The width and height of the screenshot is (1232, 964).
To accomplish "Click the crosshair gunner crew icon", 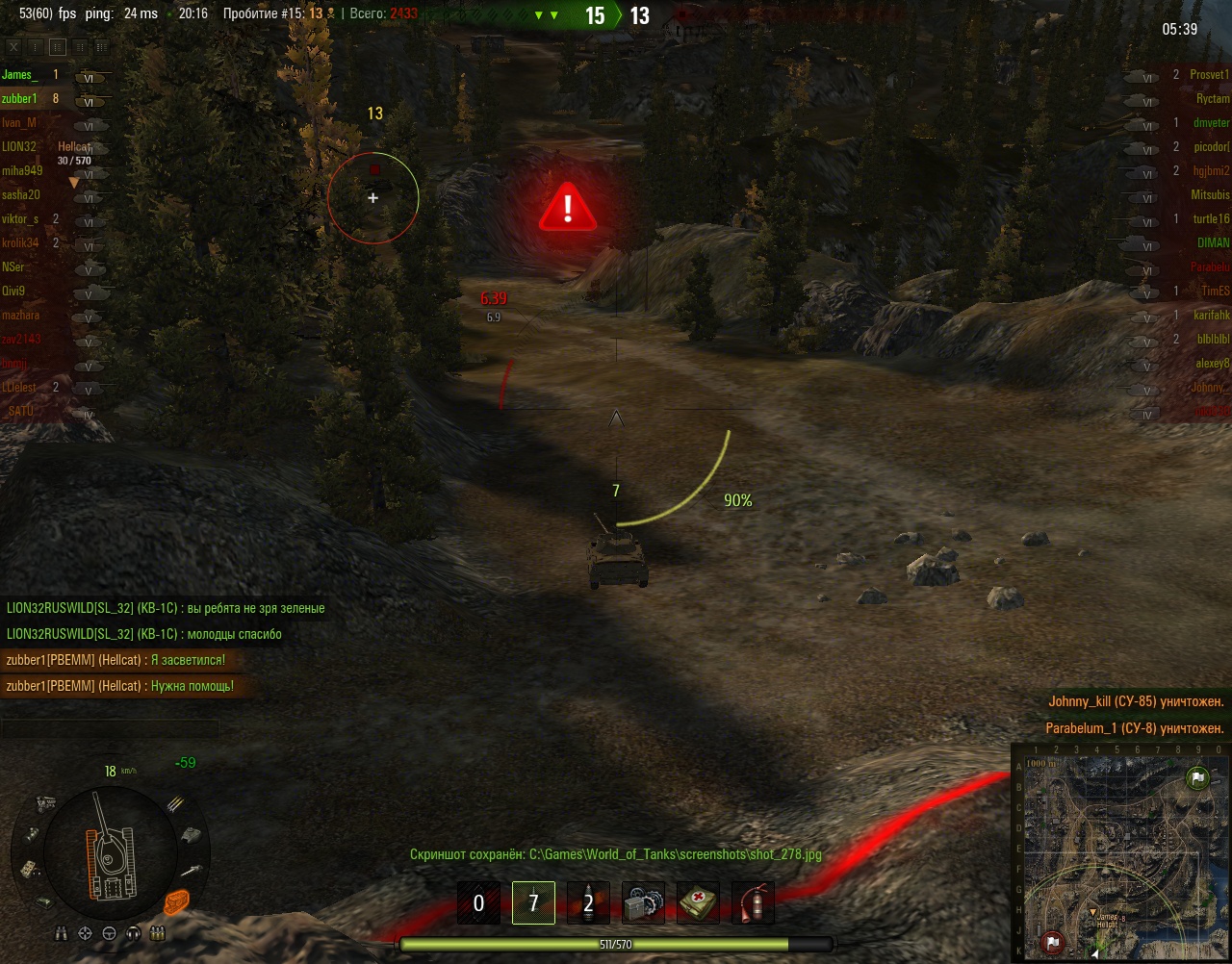I will (x=86, y=933).
